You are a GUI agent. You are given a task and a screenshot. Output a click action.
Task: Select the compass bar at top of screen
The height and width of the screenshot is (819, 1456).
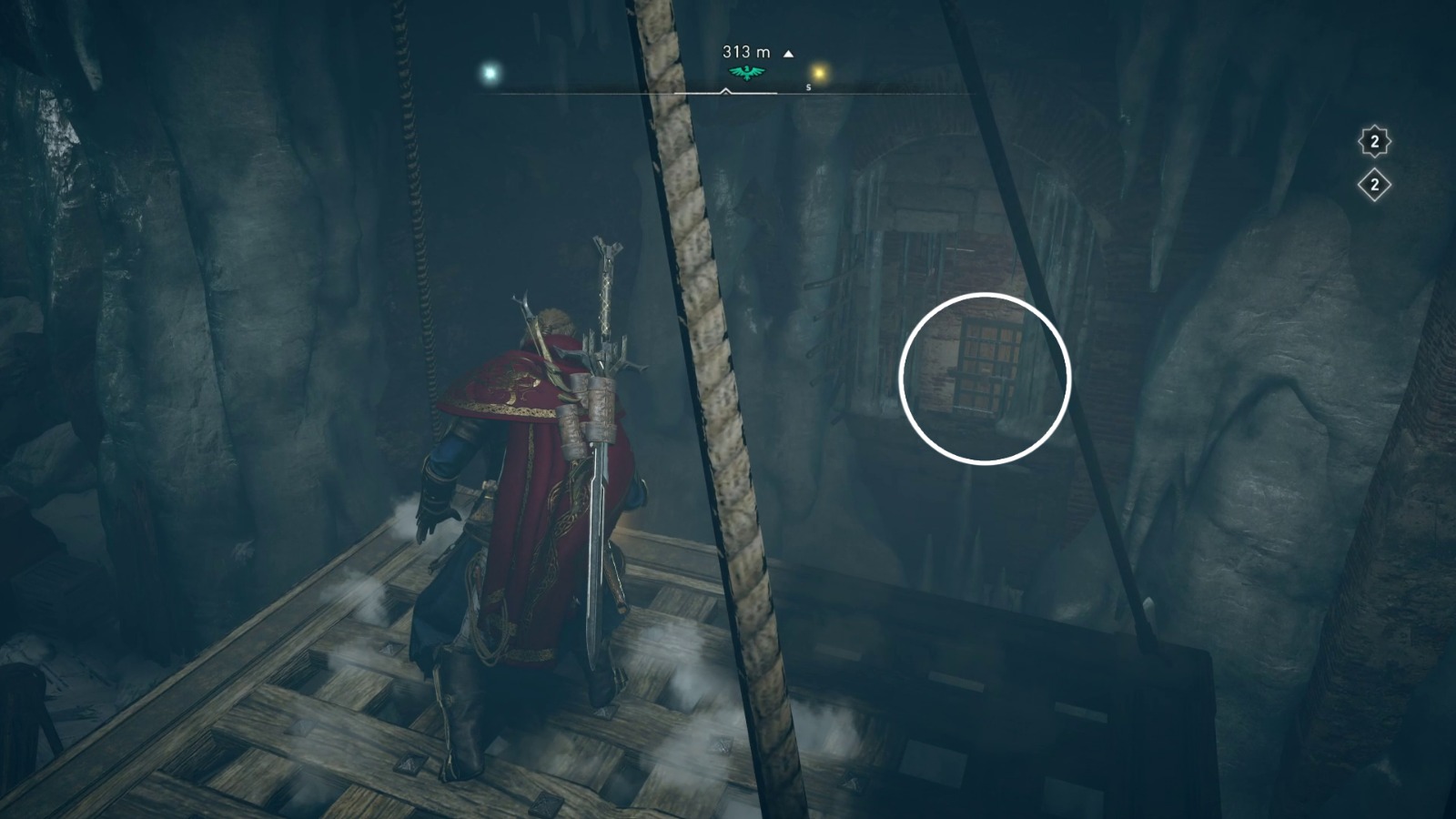[x=728, y=91]
